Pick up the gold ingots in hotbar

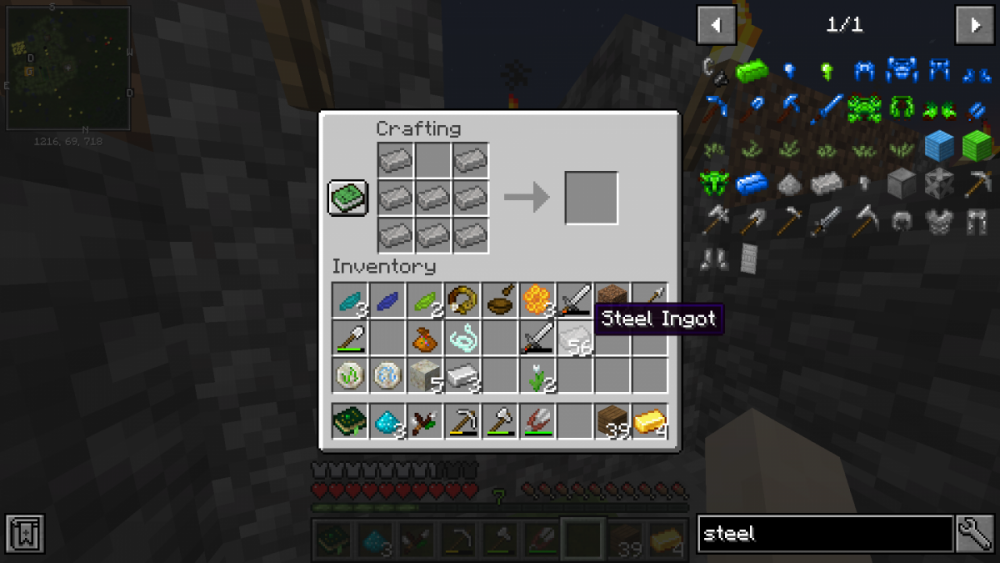(x=650, y=422)
